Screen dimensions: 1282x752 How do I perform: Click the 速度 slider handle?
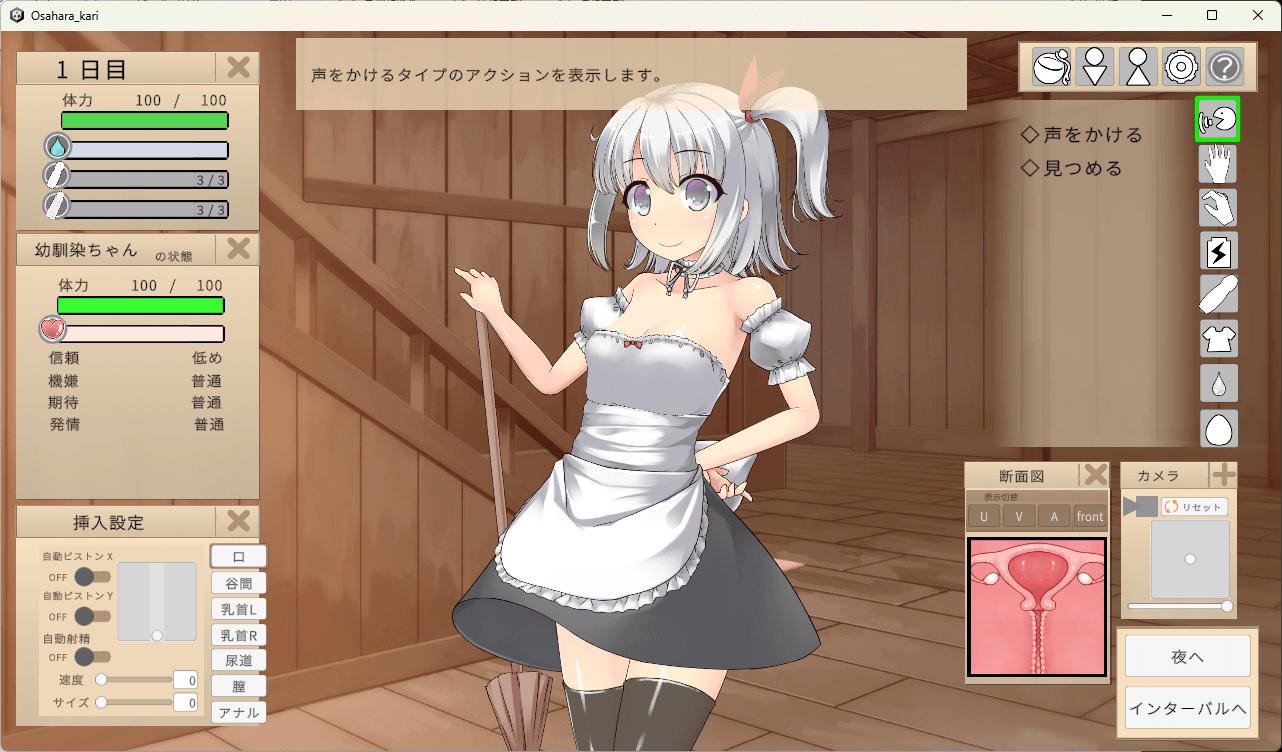coord(100,678)
